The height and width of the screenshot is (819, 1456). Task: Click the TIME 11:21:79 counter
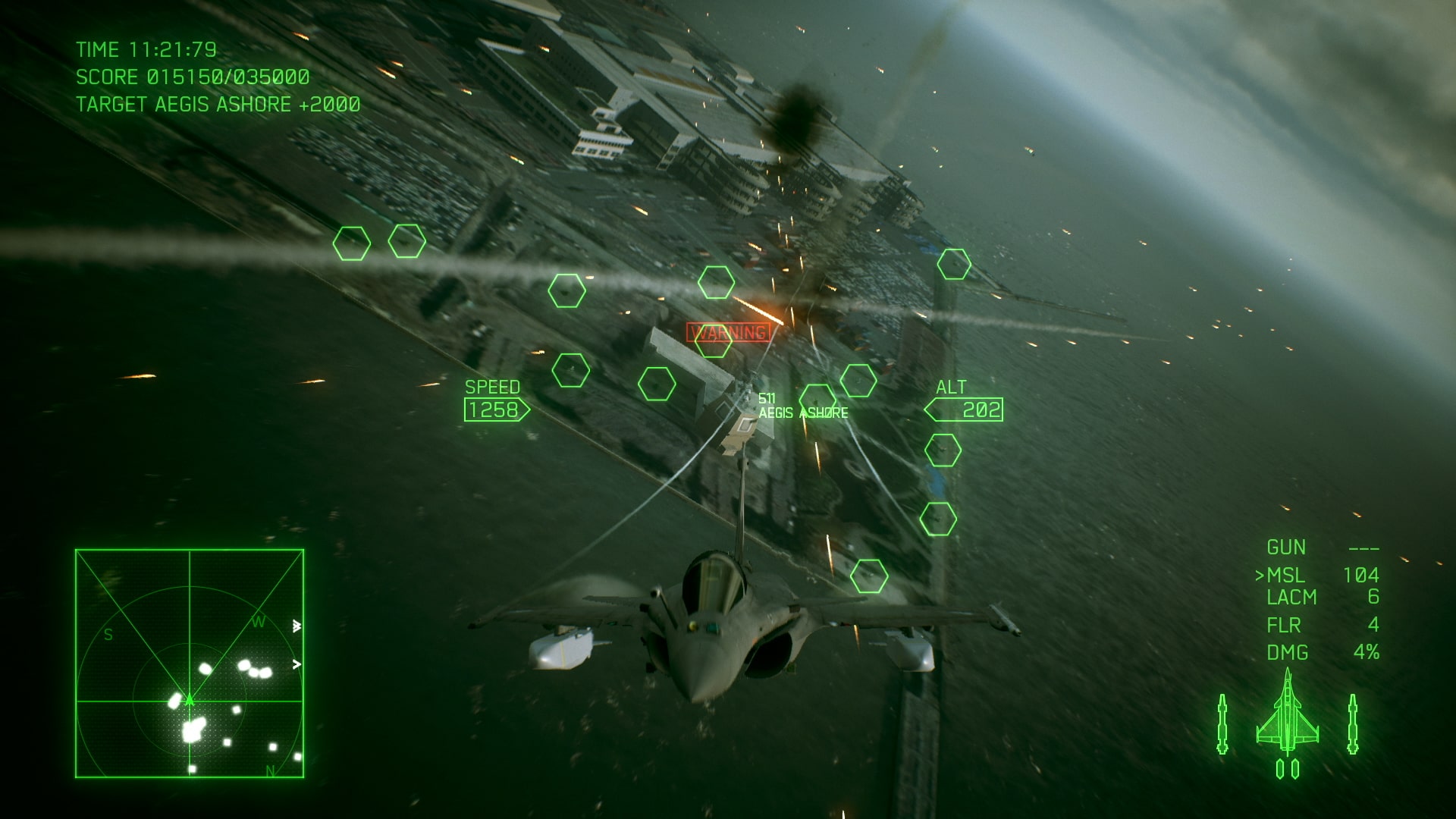147,50
